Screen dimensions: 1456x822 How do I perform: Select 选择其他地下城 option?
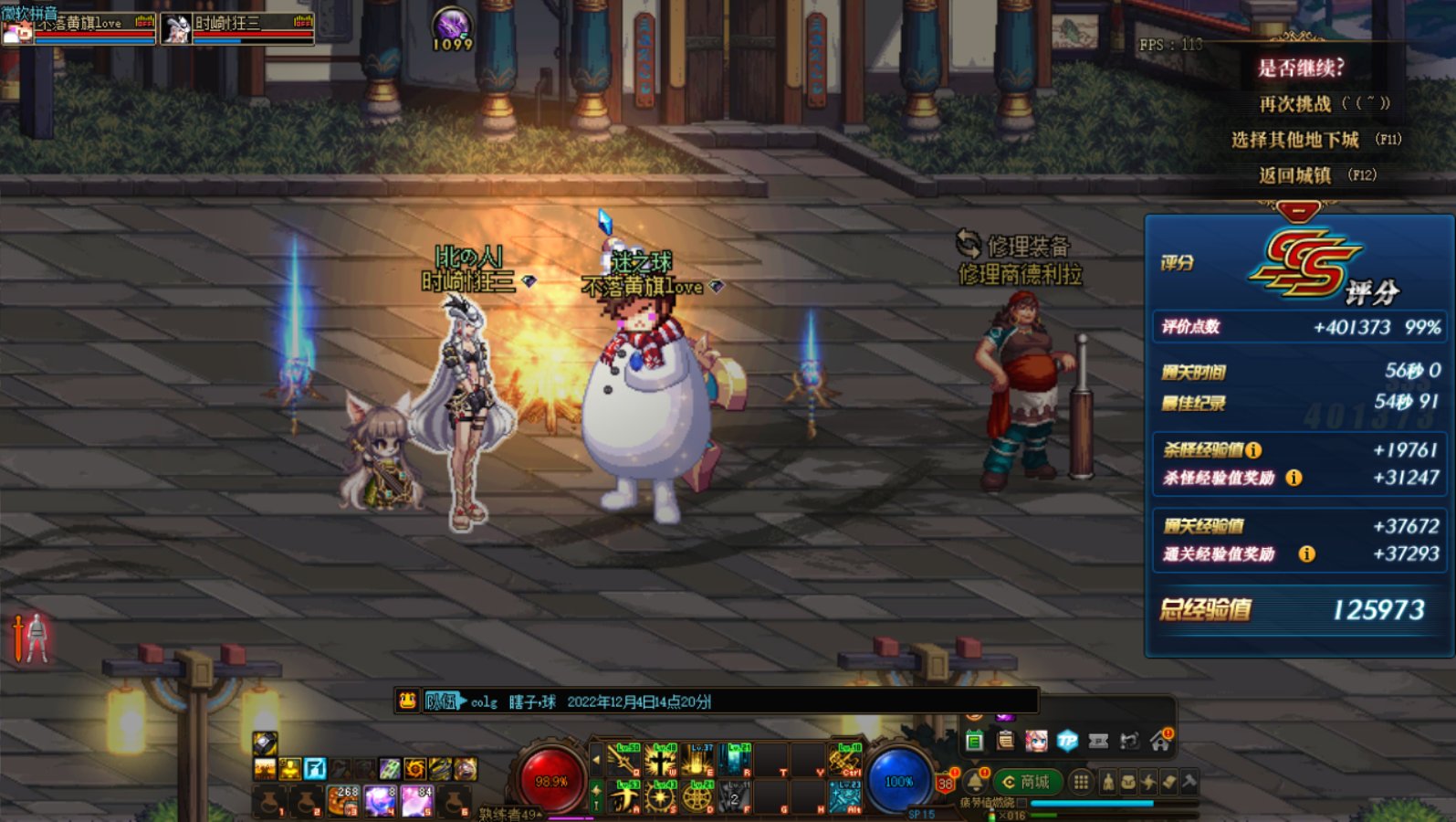click(1295, 140)
